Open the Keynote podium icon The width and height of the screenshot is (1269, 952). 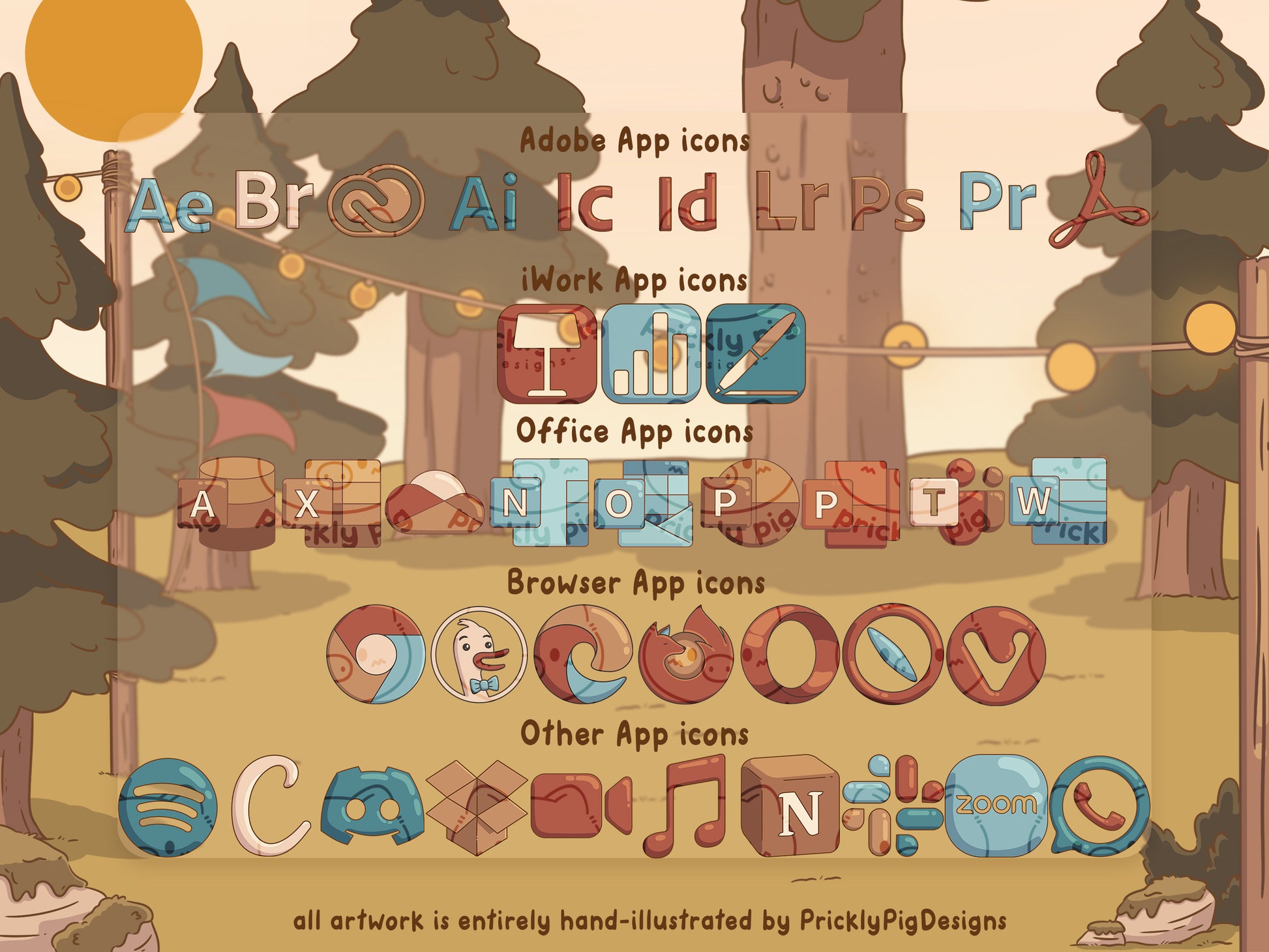coord(546,353)
